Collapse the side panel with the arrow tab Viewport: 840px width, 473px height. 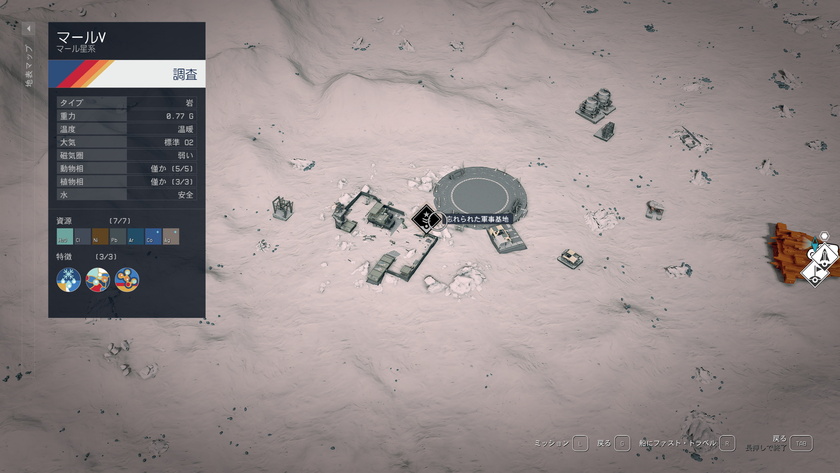point(28,29)
